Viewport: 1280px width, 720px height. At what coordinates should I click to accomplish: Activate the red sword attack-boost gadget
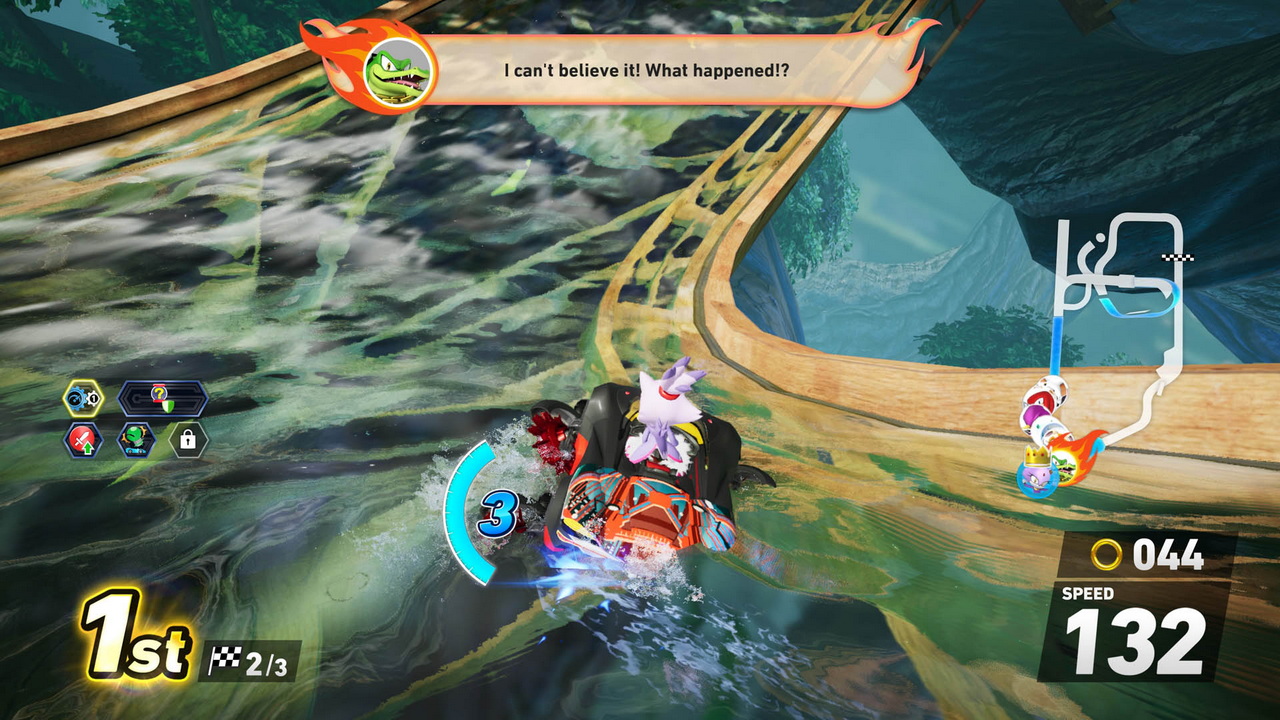[x=83, y=439]
